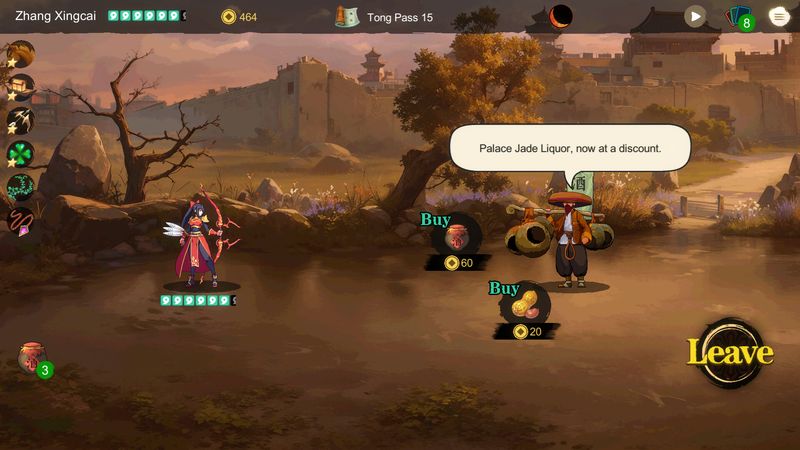Inspect the triple arrows relic
The width and height of the screenshot is (800, 450).
pyautogui.click(x=20, y=121)
